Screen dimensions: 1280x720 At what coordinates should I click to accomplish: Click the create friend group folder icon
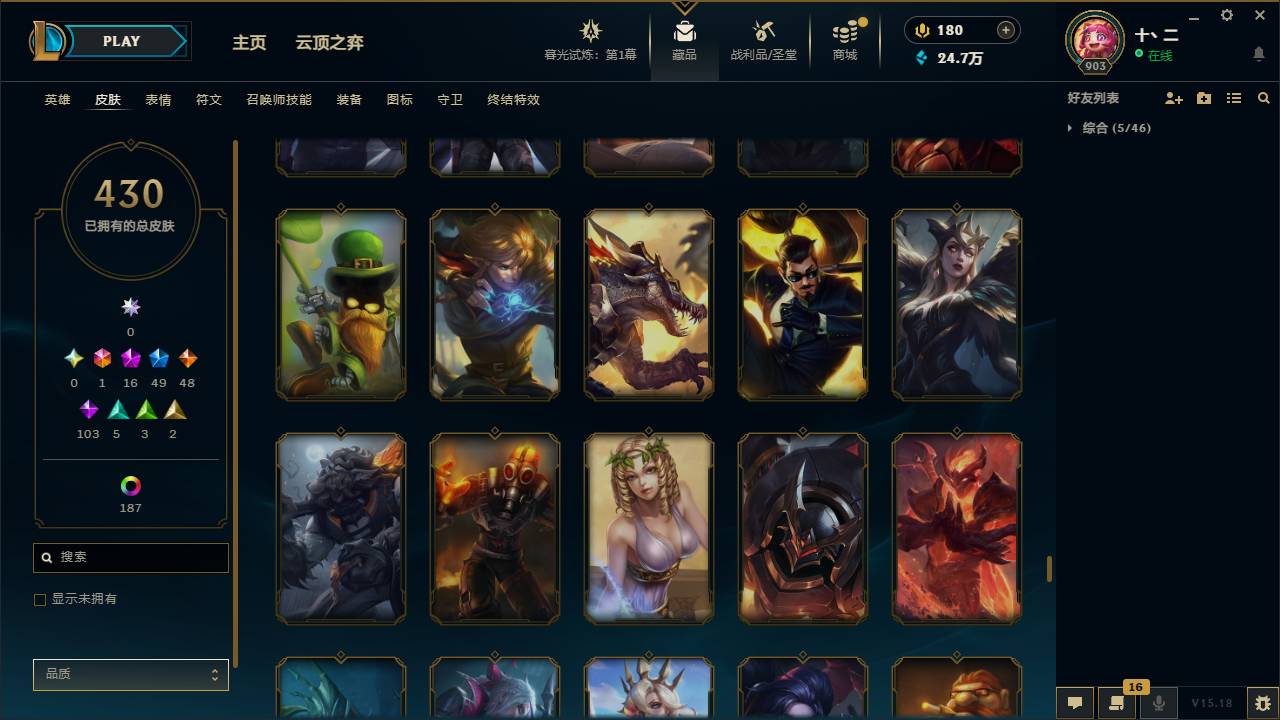coord(1204,97)
